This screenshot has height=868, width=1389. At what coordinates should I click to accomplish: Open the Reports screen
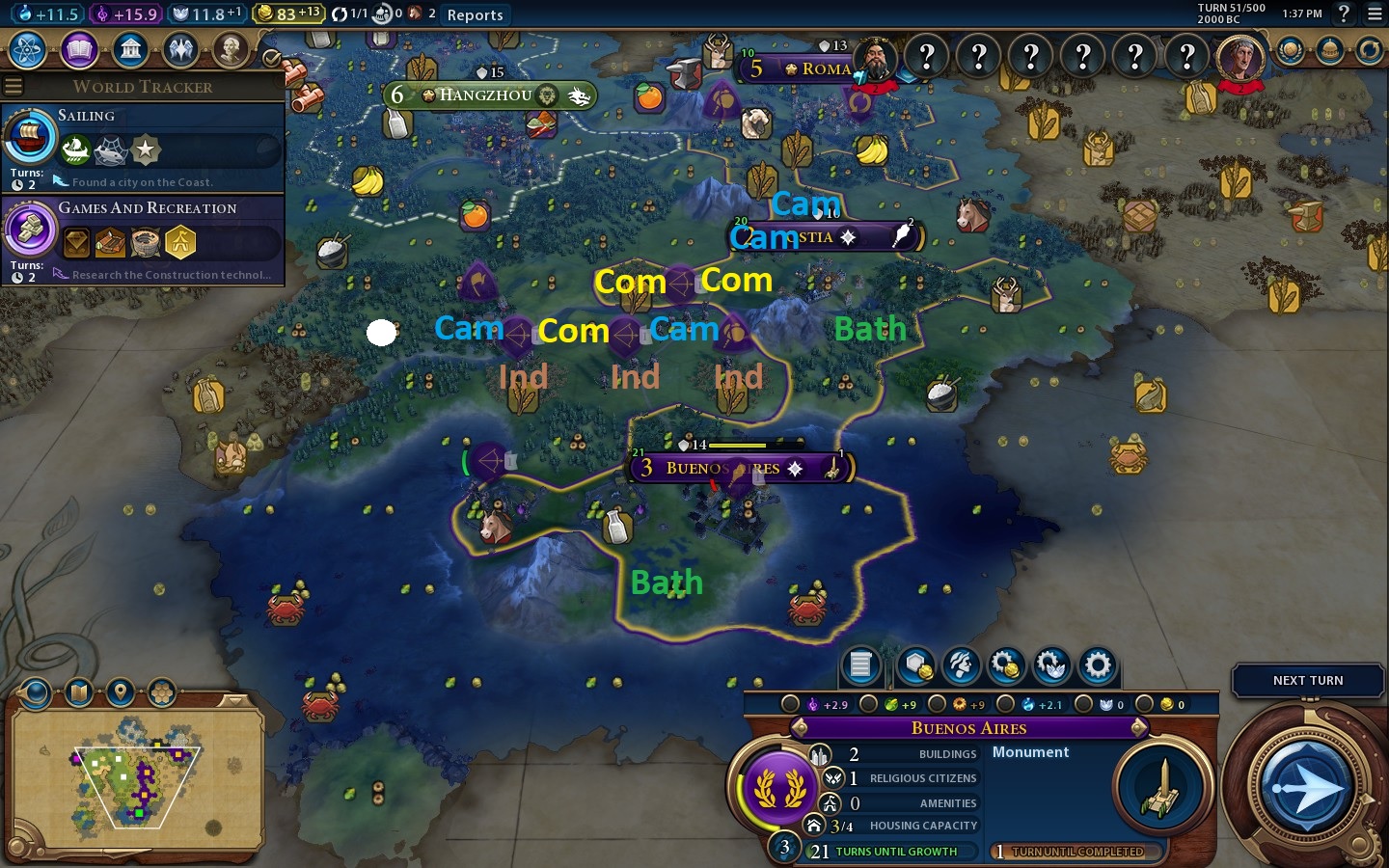[475, 14]
